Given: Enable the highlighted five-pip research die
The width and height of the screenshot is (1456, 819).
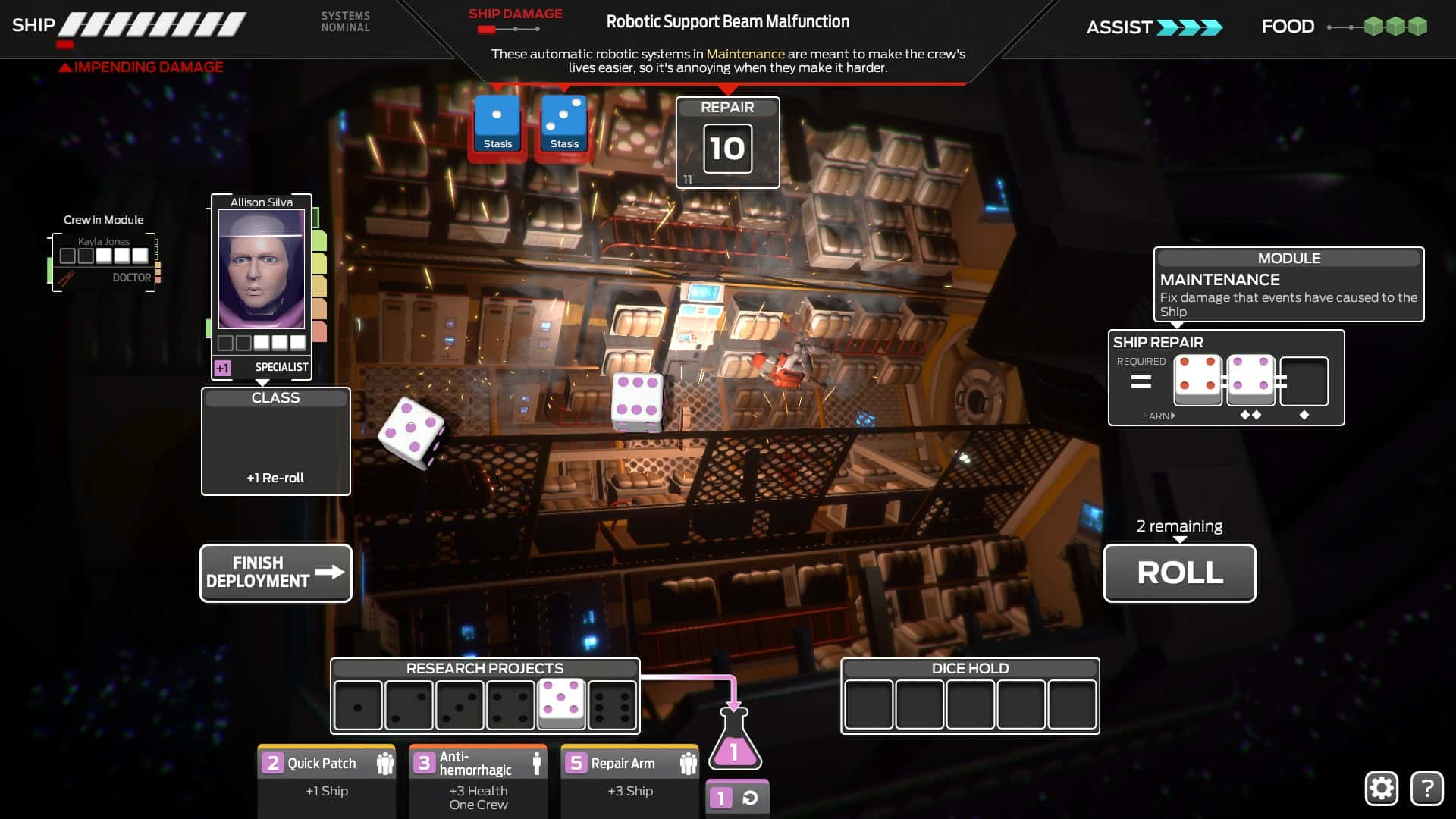Looking at the screenshot, I should (x=562, y=704).
